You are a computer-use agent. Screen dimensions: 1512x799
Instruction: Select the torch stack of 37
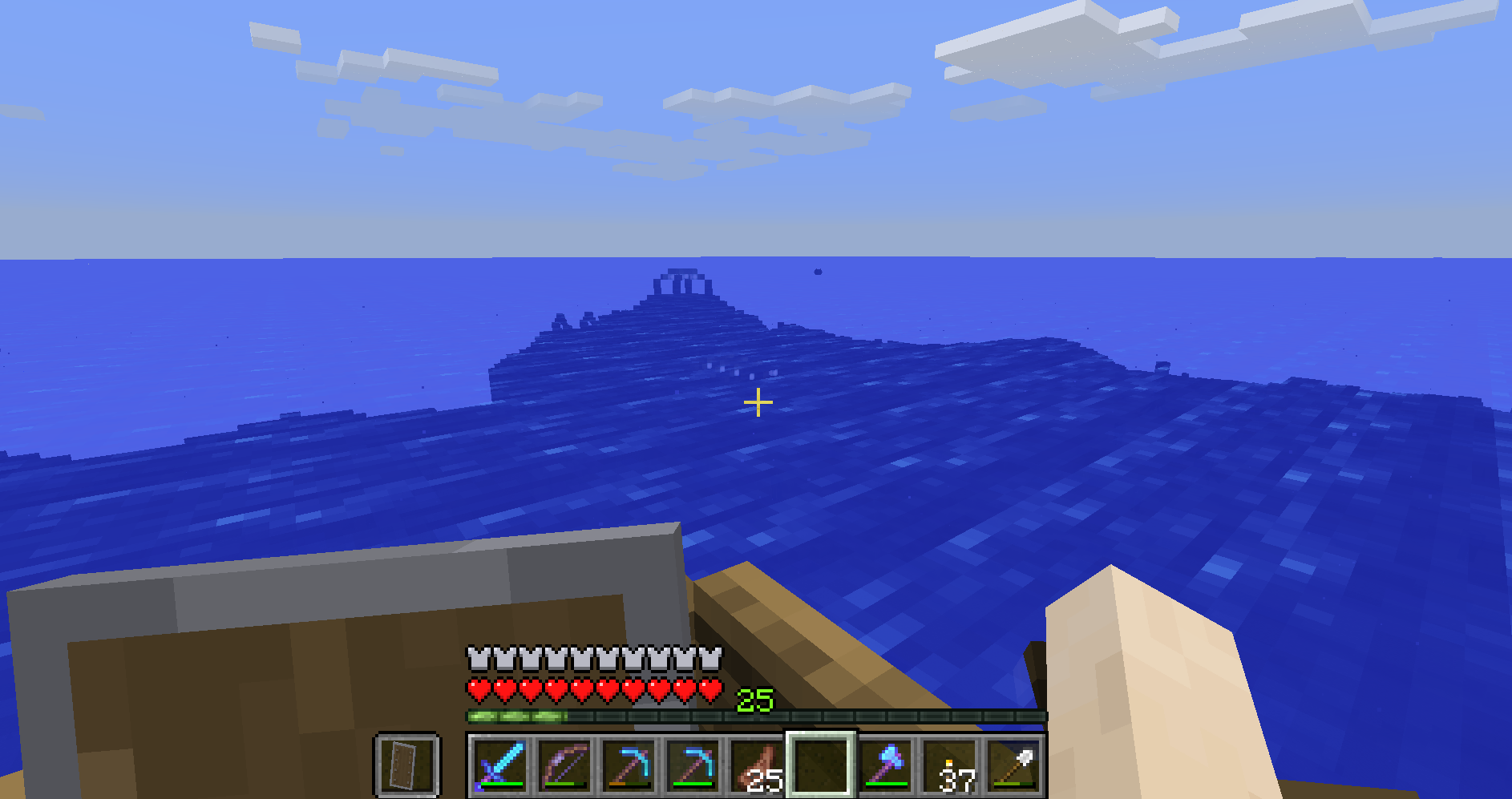[950, 765]
